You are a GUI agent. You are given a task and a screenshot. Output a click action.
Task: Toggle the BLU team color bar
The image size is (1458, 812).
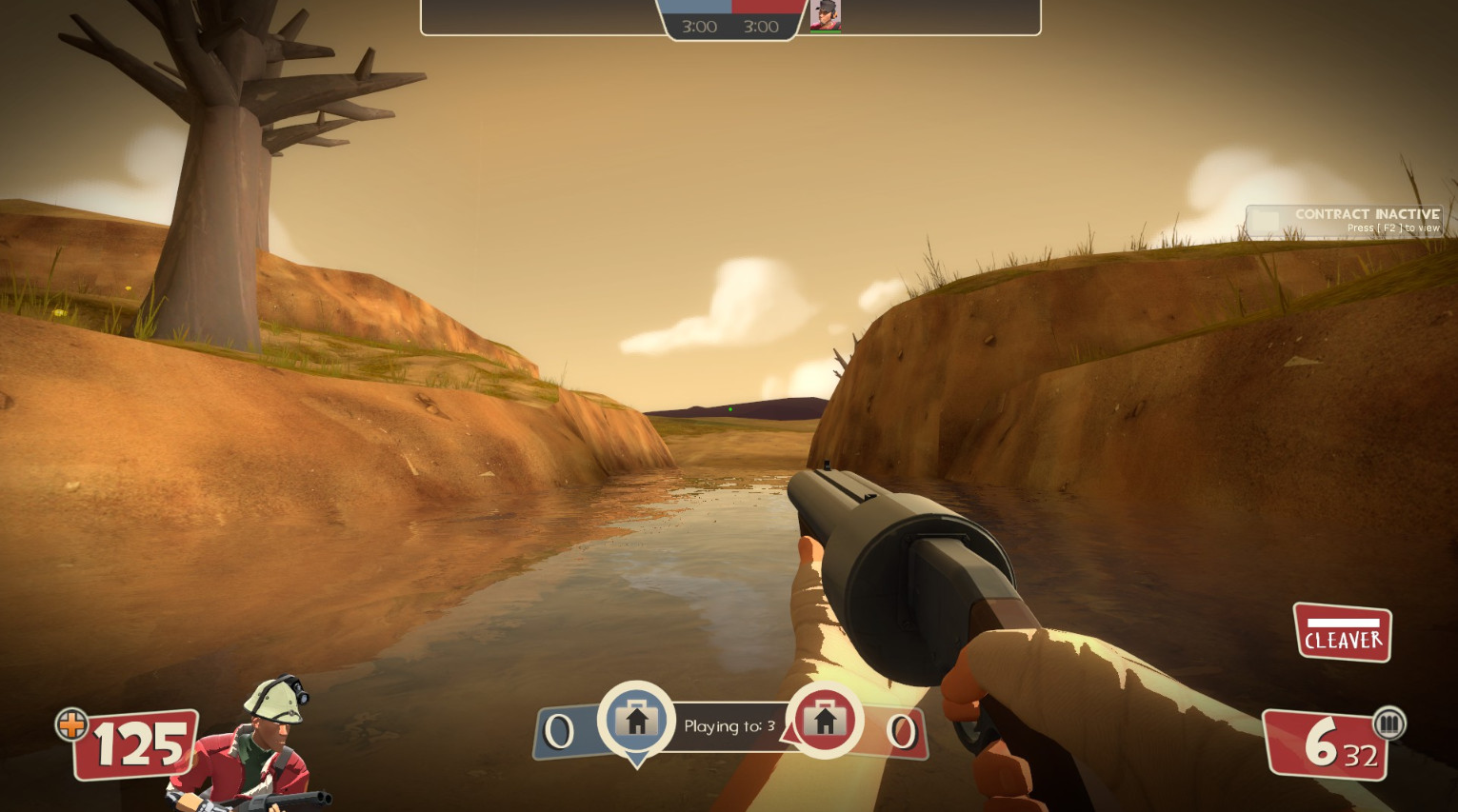[x=693, y=5]
